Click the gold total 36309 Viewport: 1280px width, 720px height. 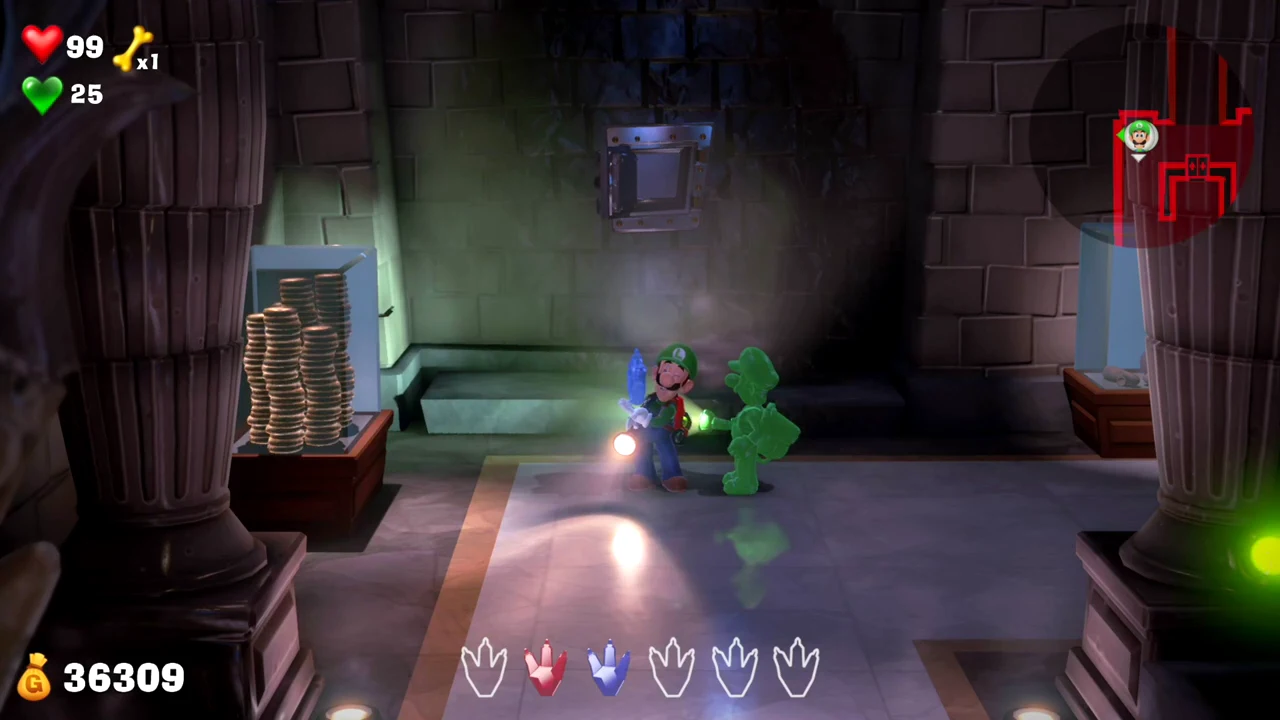pos(123,678)
